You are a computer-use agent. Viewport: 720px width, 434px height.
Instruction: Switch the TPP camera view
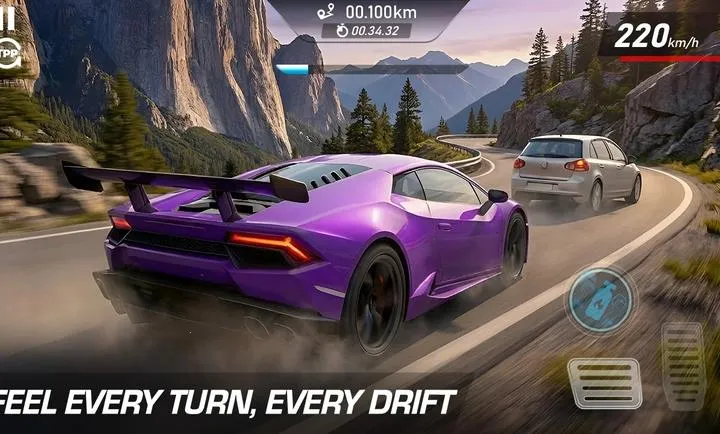(x=9, y=52)
